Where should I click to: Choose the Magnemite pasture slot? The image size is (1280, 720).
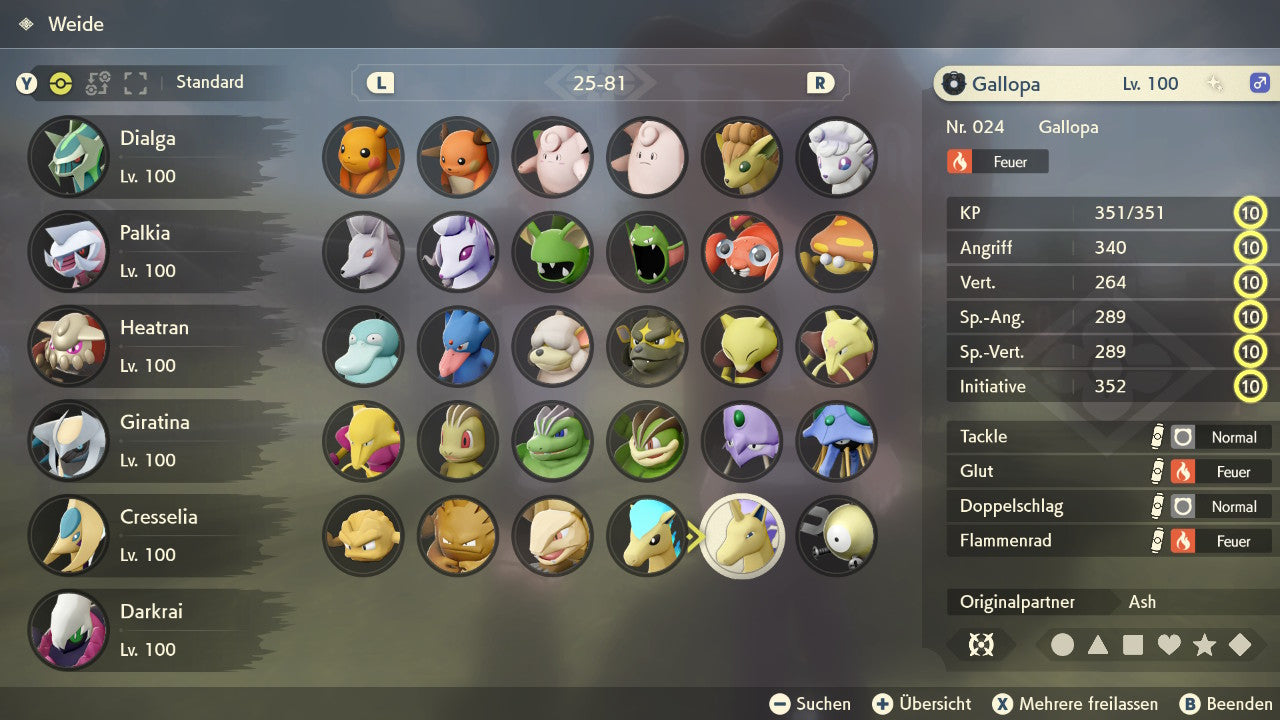point(836,536)
